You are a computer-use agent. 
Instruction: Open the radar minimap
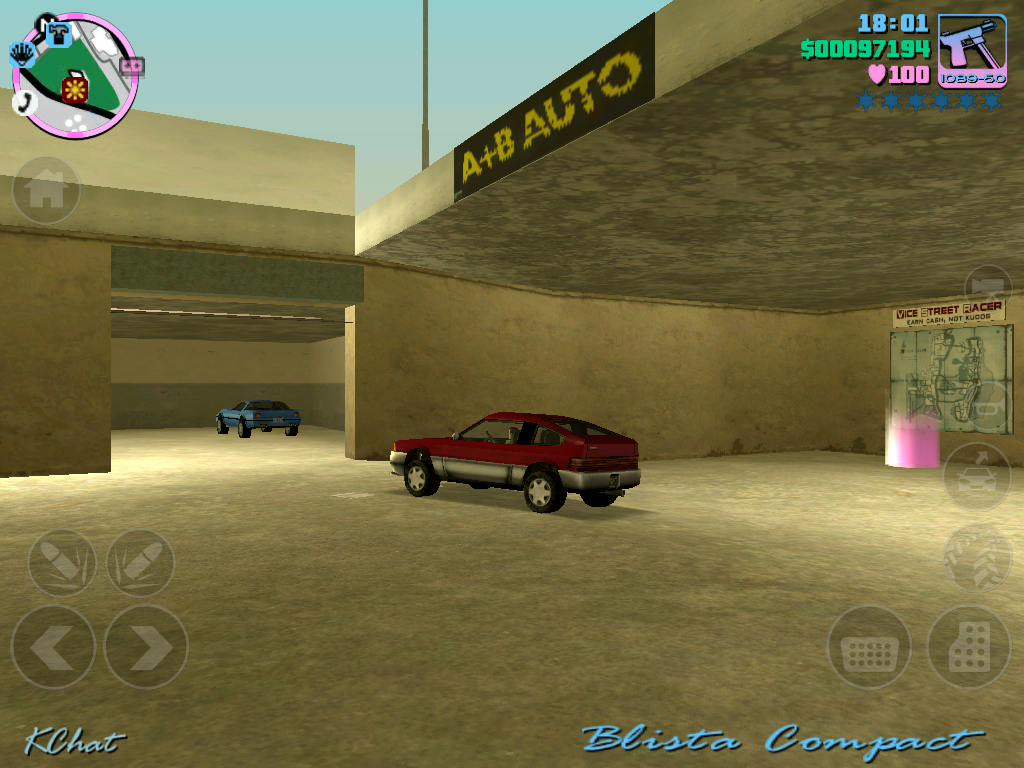(x=75, y=76)
